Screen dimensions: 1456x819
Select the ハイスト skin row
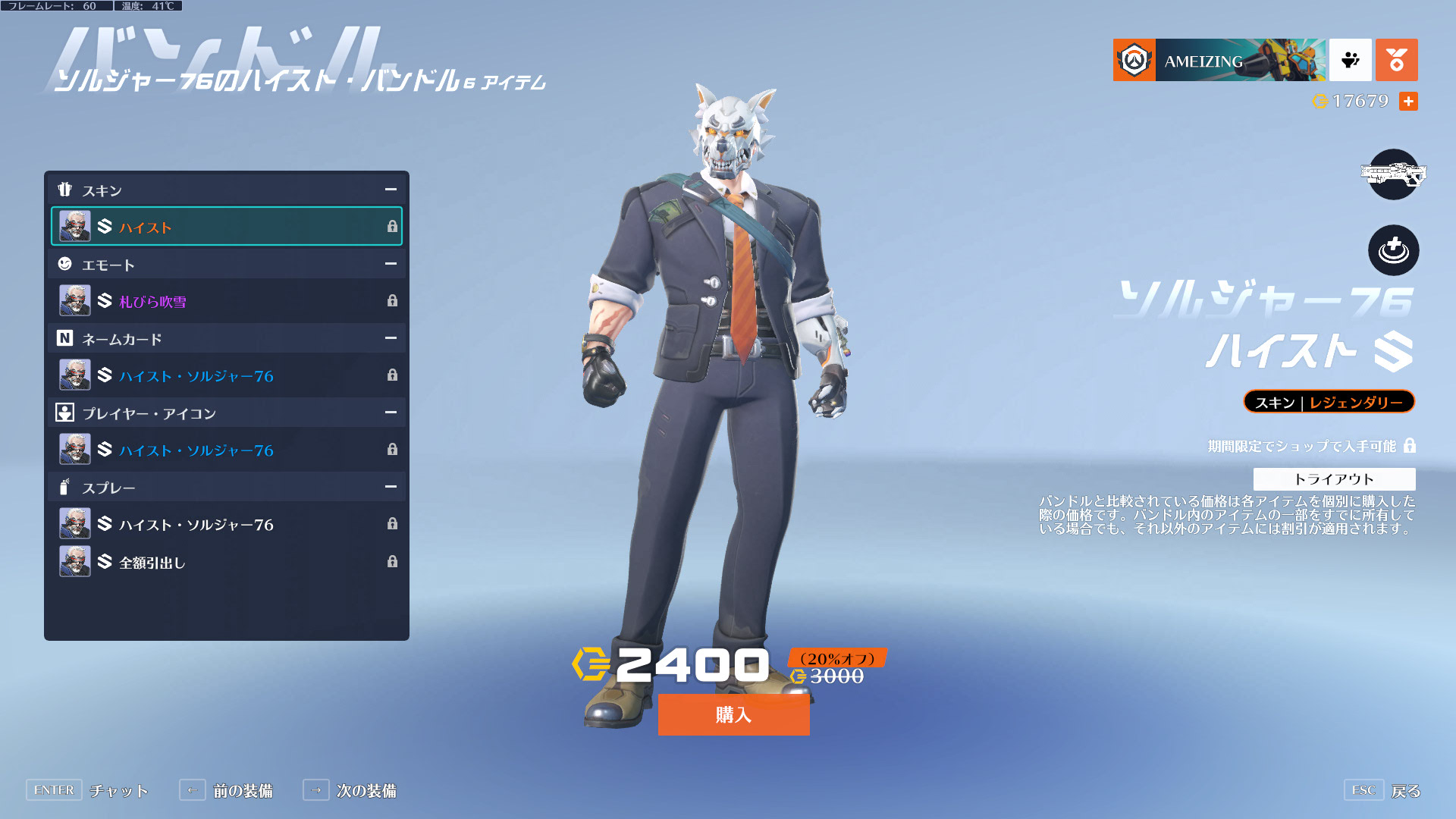tap(226, 226)
